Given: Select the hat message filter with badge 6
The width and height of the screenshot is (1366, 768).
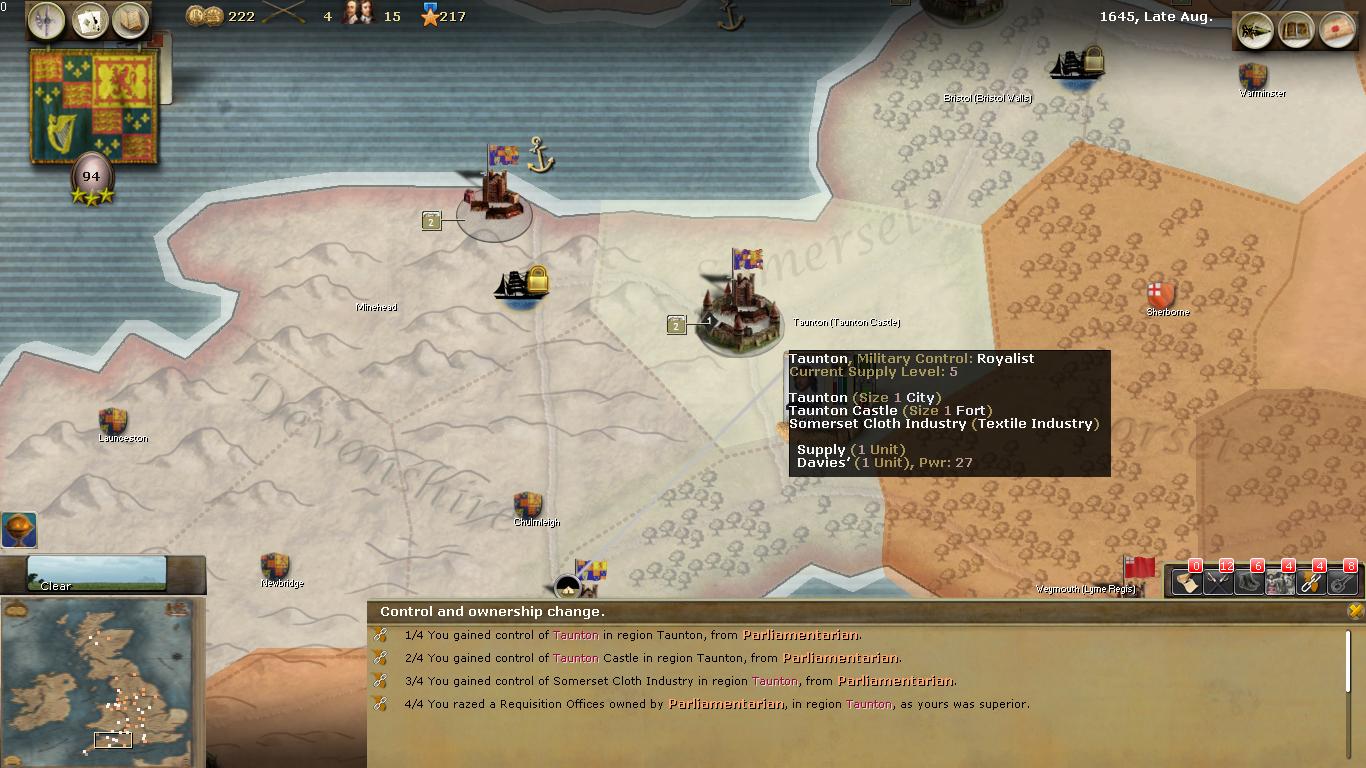Looking at the screenshot, I should coord(1249,581).
